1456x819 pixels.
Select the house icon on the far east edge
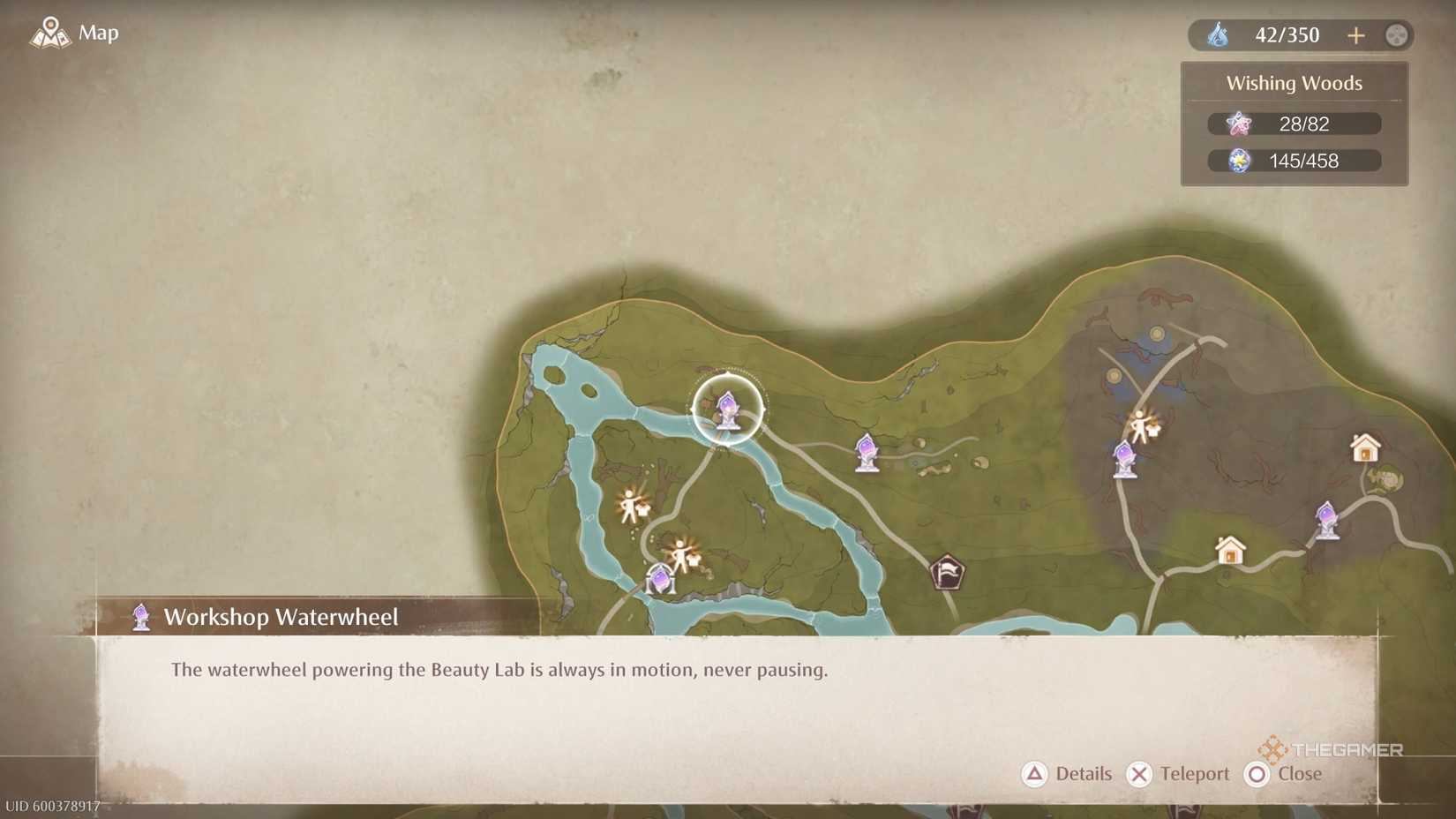point(1365,448)
